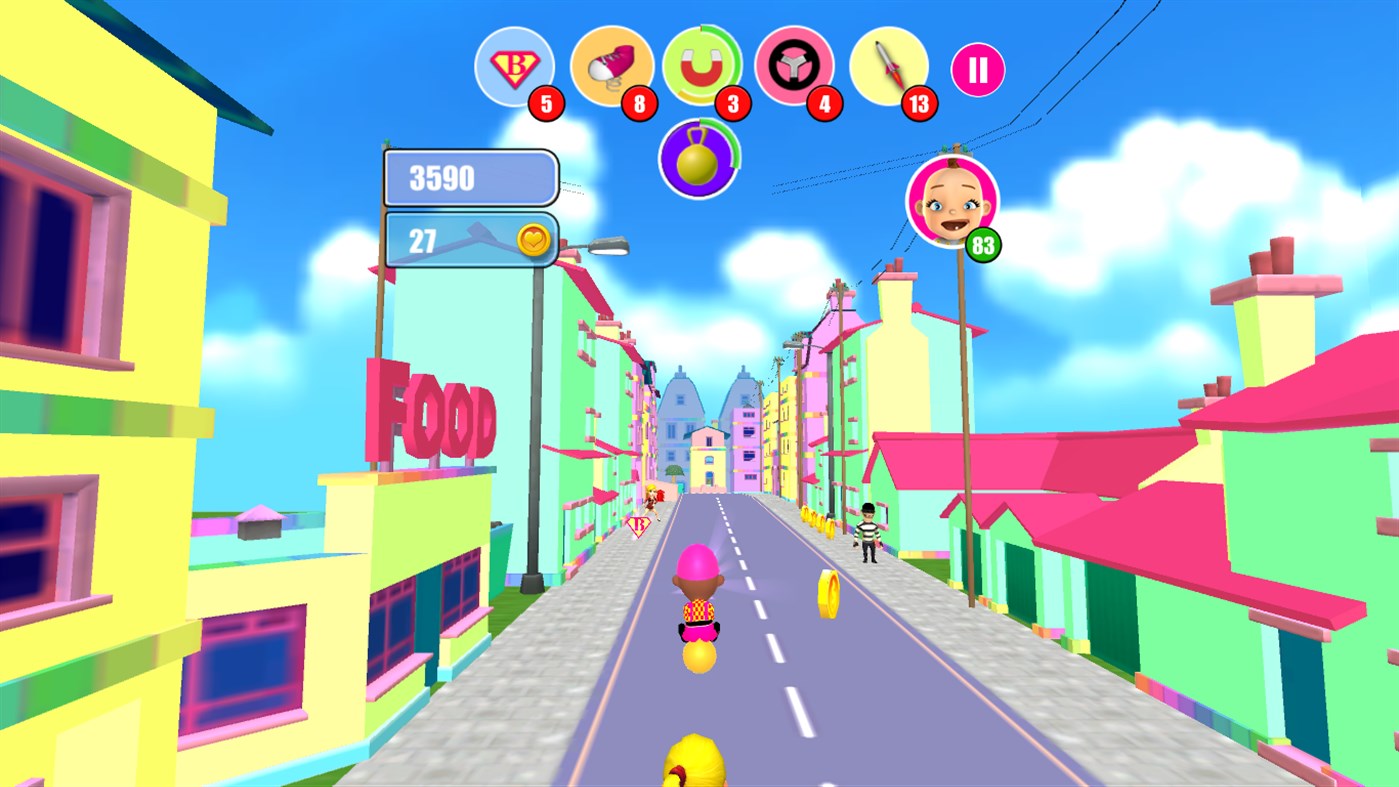Tap the red counter on the shield power-up
The width and height of the screenshot is (1399, 787).
pyautogui.click(x=546, y=103)
